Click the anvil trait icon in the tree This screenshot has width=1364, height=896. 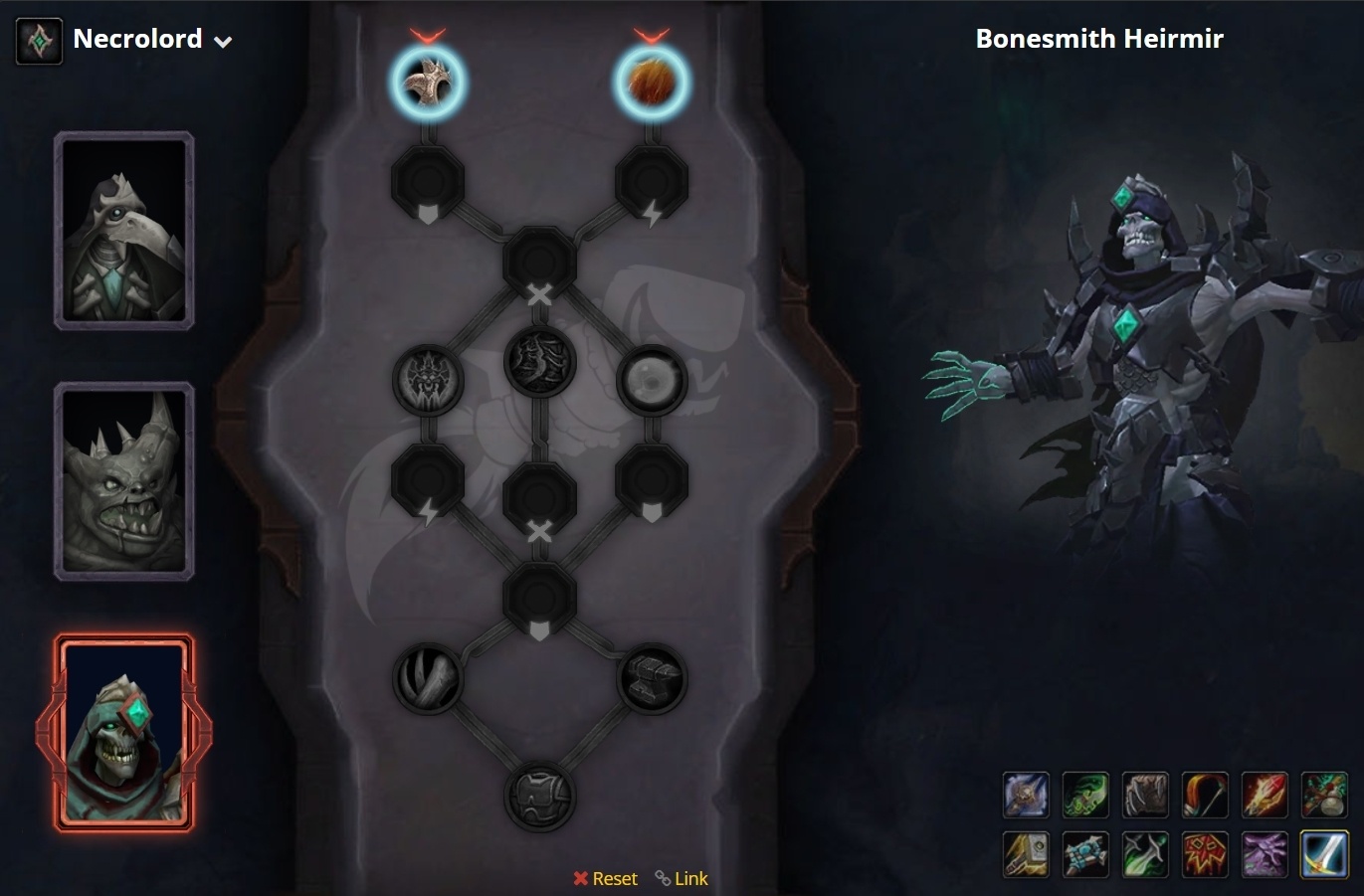coord(652,677)
